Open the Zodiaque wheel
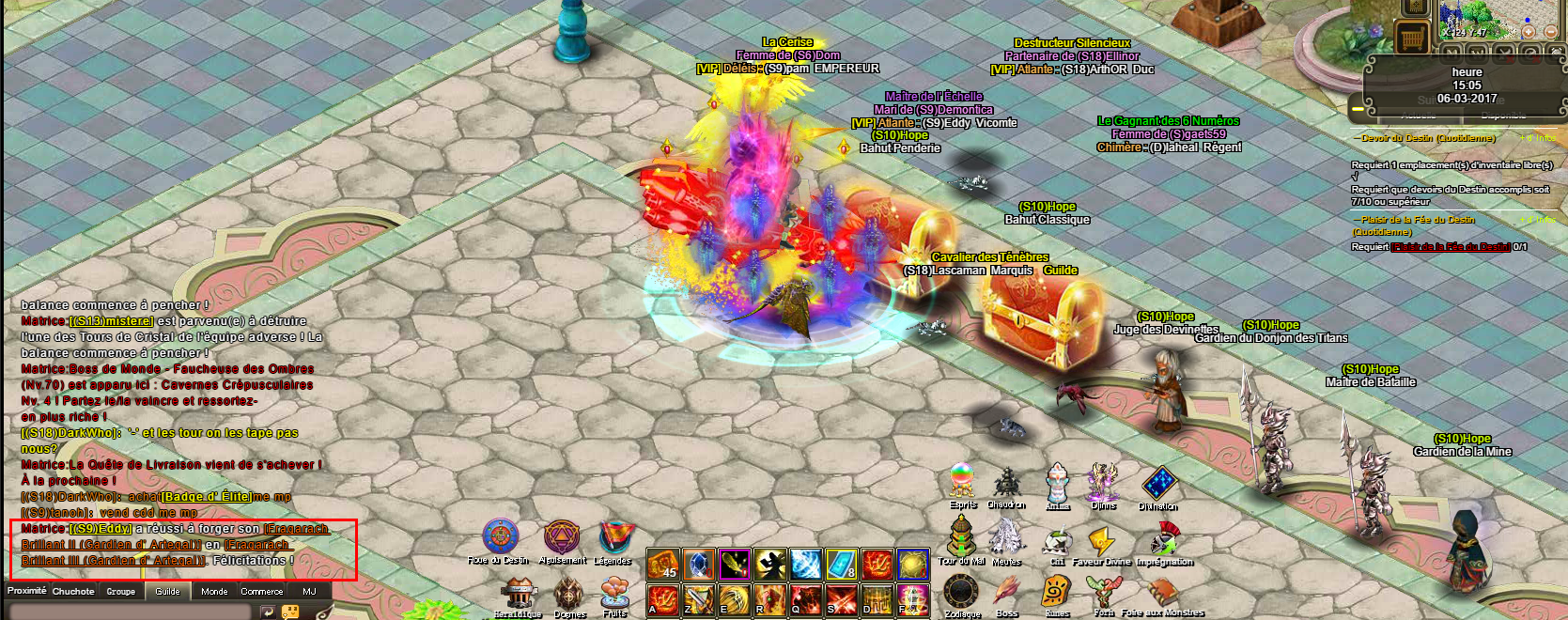This screenshot has width=1568, height=620. [961, 593]
